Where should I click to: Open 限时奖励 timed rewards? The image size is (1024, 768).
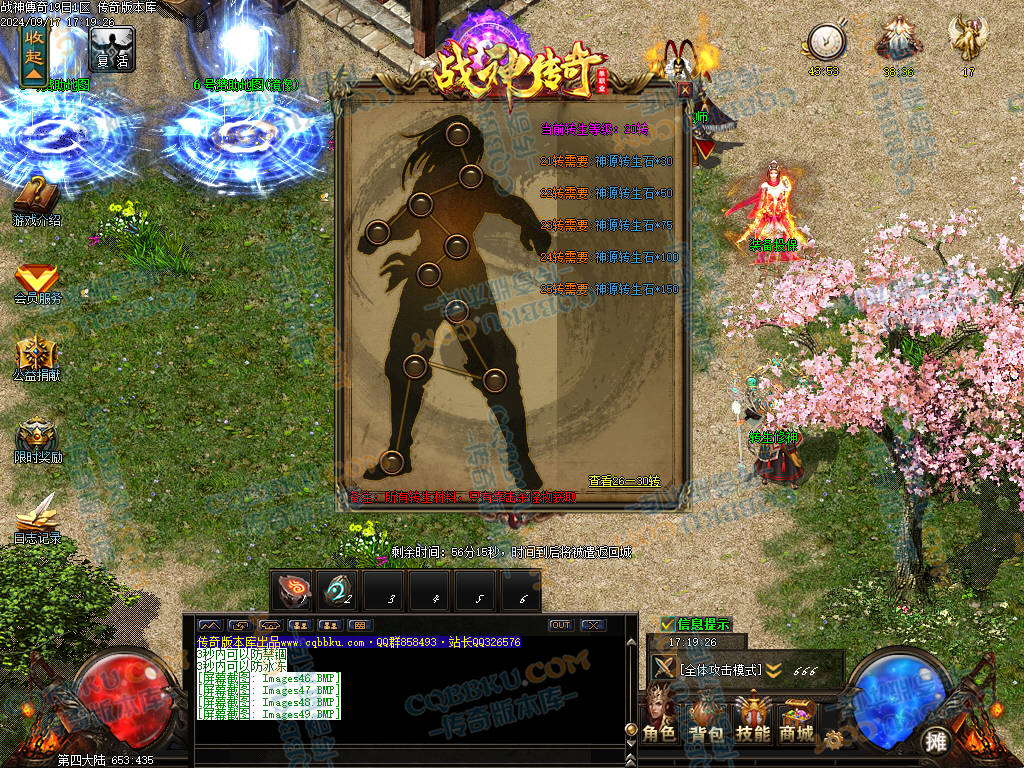point(37,438)
